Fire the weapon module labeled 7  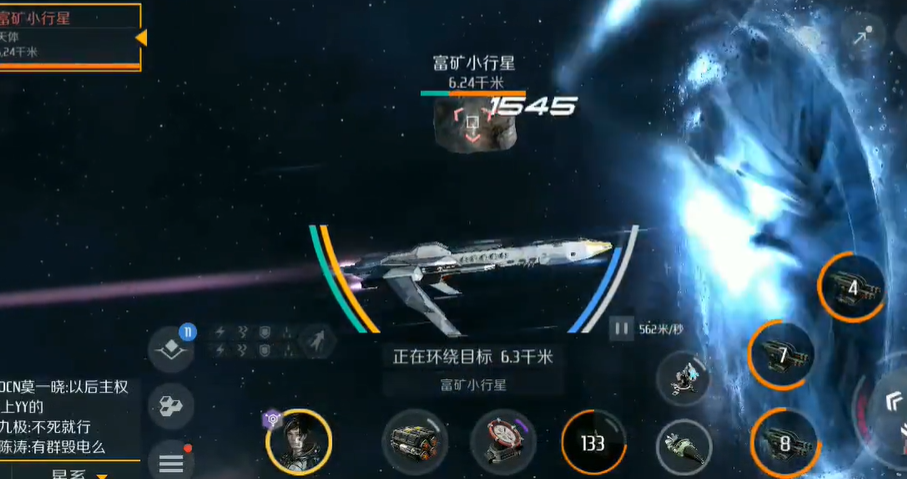pos(782,354)
